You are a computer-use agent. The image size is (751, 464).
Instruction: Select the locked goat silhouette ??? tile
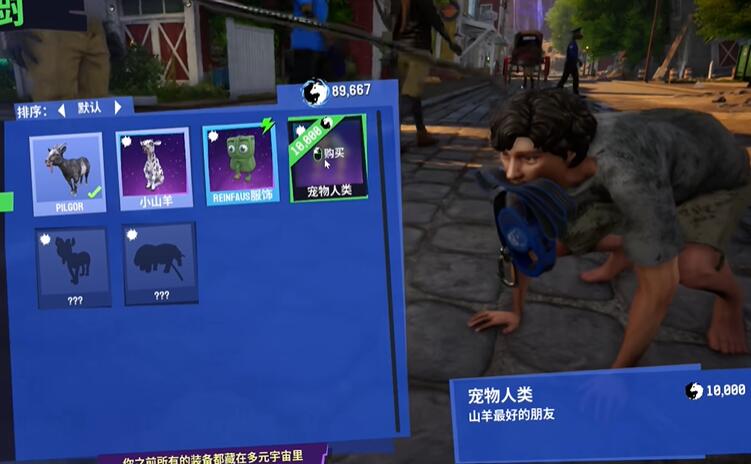[73, 266]
